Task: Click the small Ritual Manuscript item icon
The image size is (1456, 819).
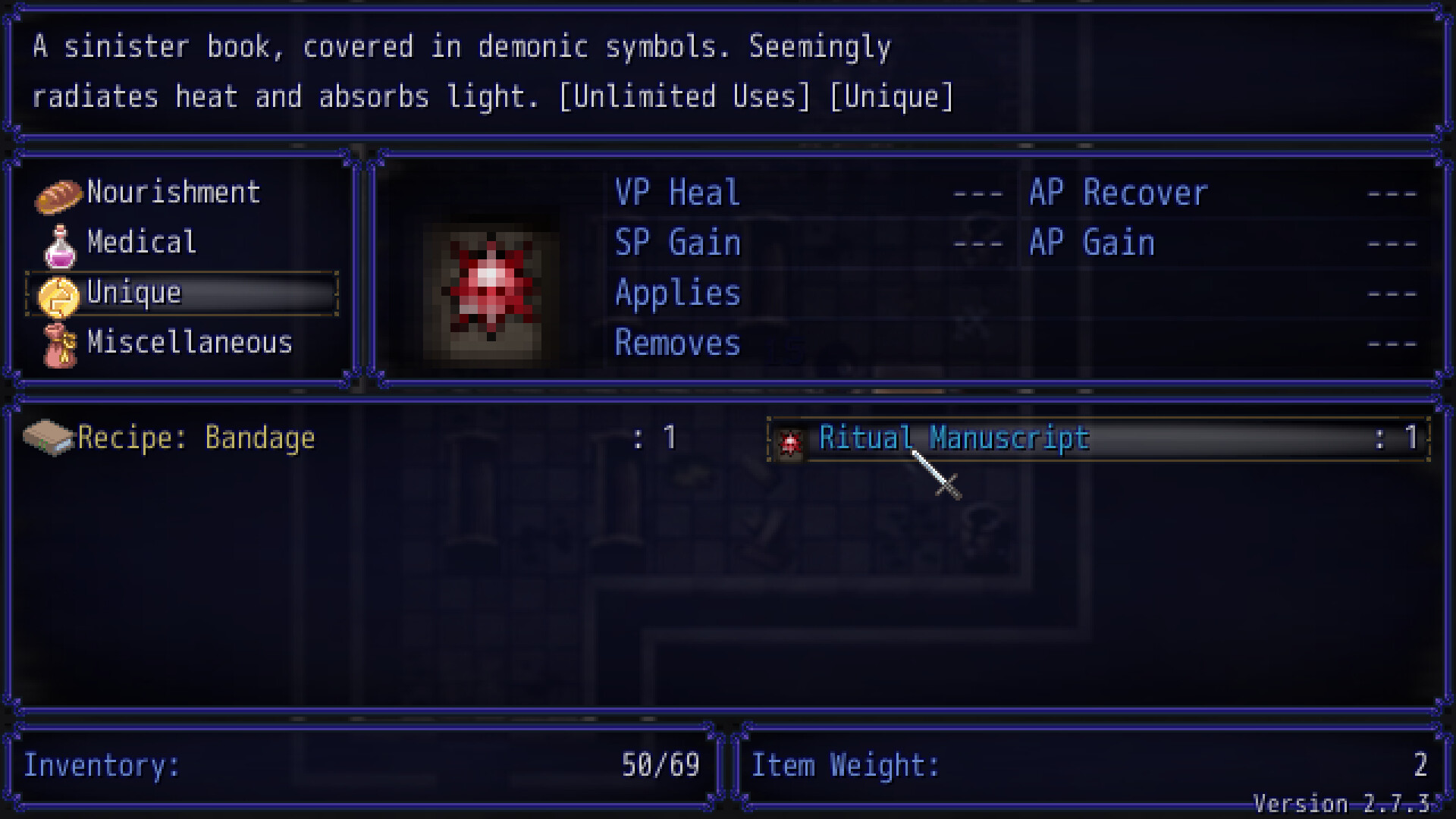Action: (792, 440)
